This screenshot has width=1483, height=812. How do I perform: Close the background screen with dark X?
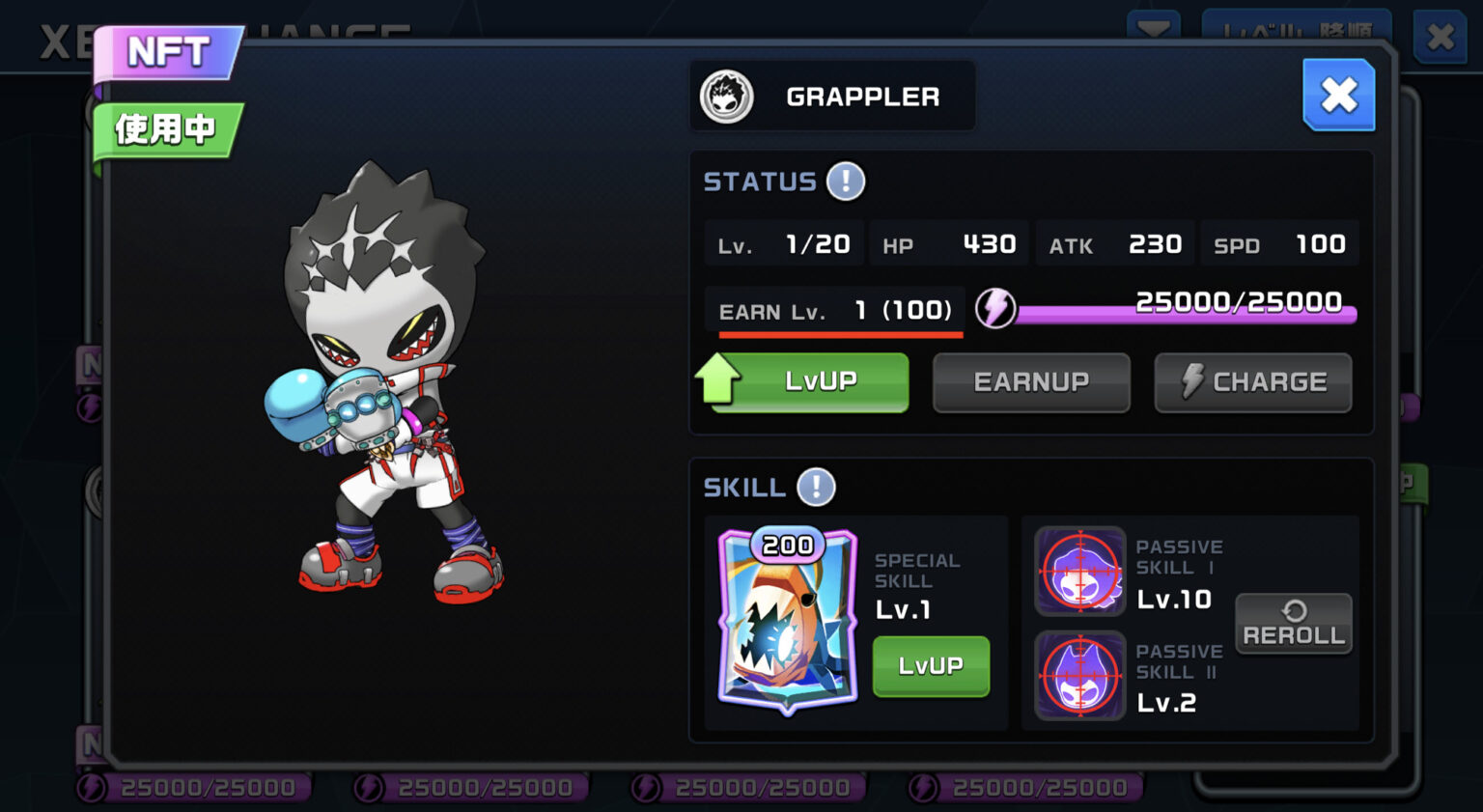tap(1440, 37)
